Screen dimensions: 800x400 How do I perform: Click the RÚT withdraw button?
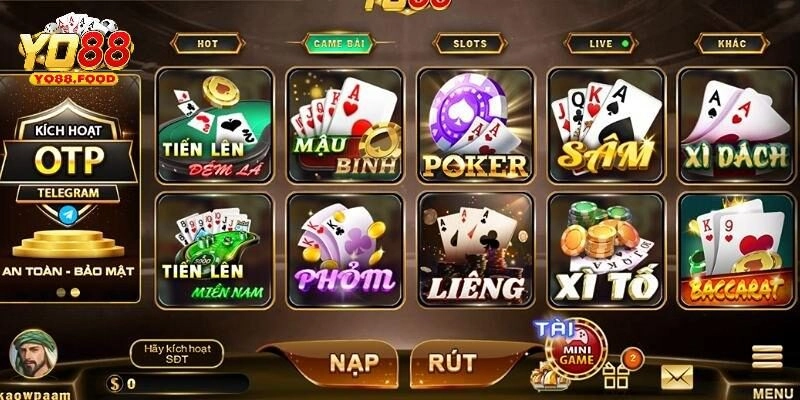[x=450, y=363]
